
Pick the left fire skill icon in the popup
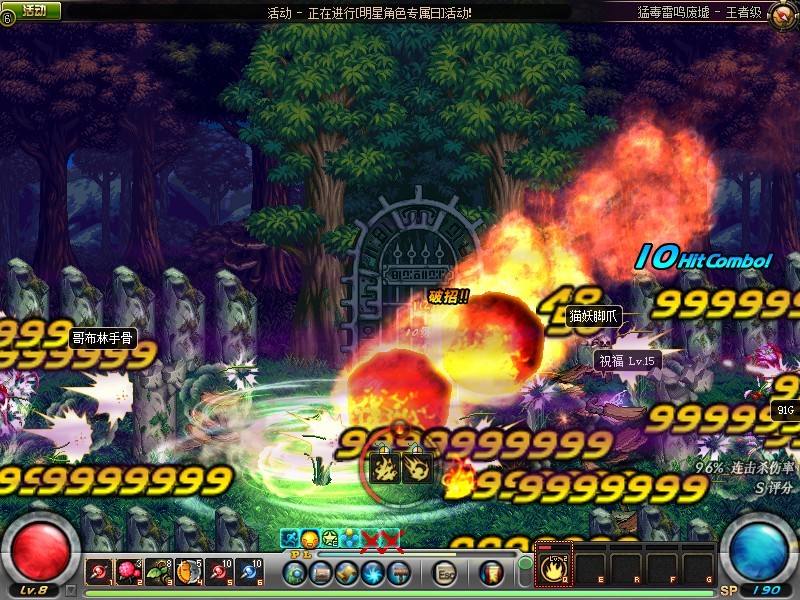(386, 469)
